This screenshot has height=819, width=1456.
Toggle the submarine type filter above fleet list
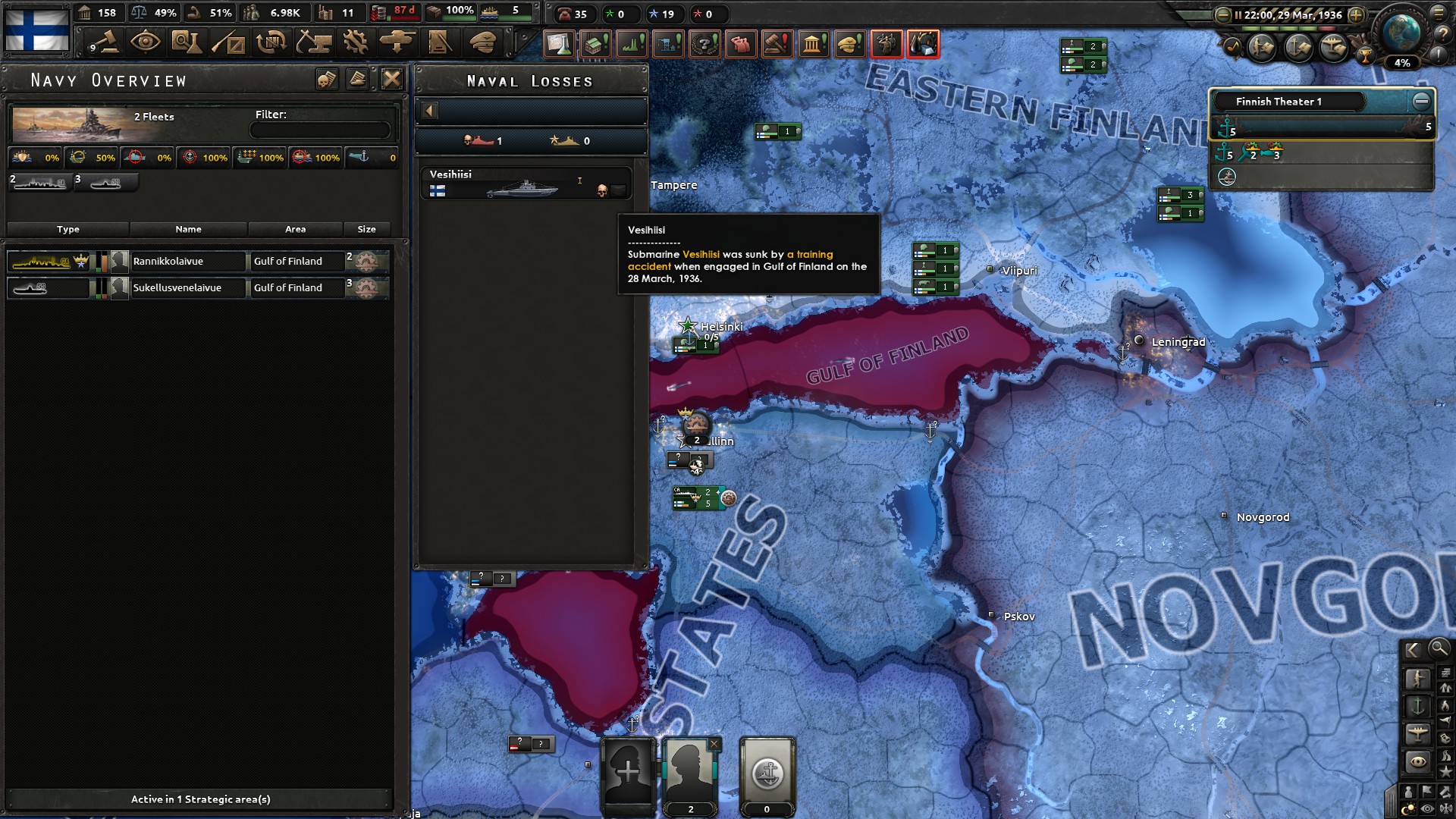106,182
